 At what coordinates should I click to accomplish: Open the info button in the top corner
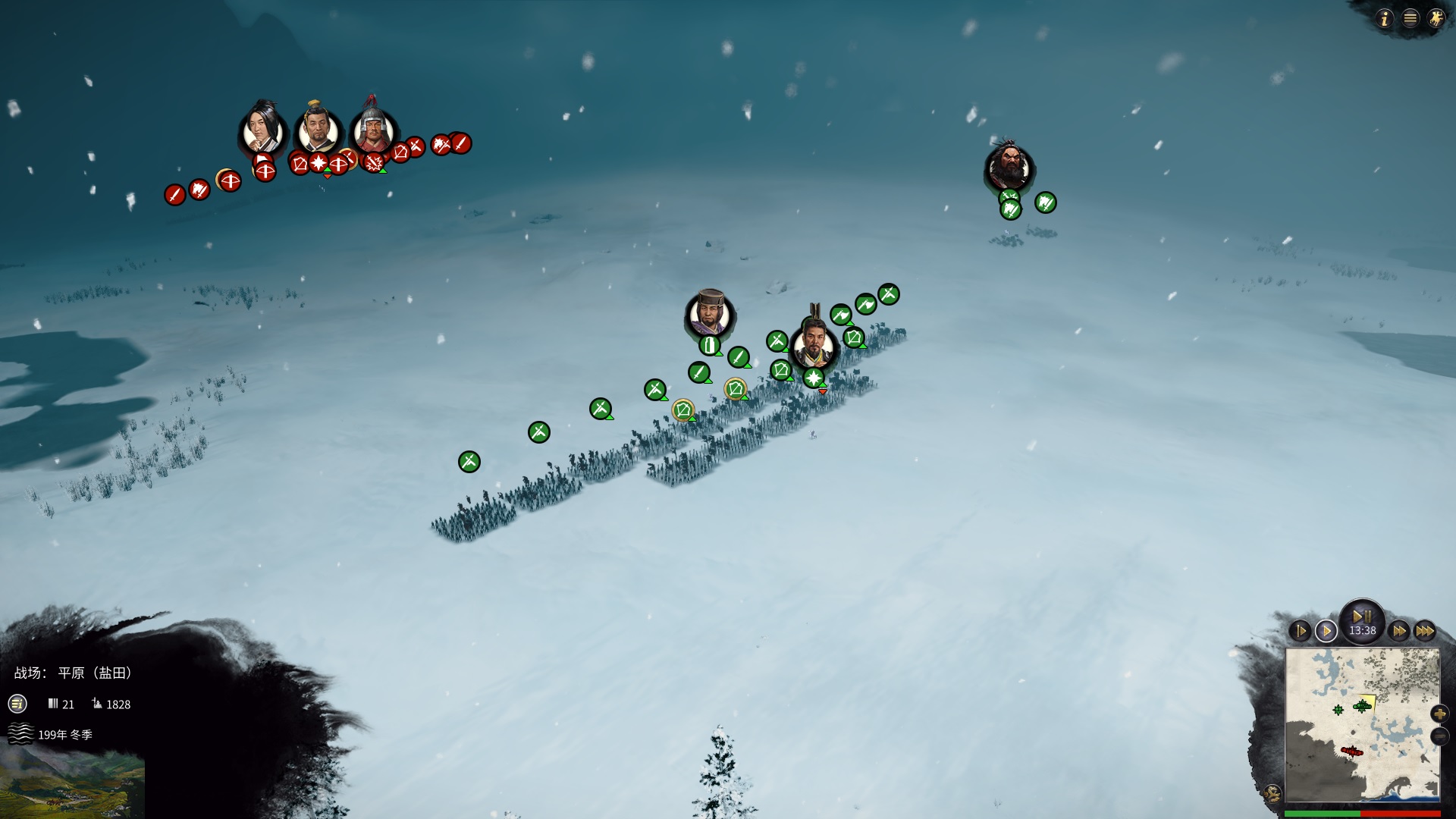[1385, 19]
